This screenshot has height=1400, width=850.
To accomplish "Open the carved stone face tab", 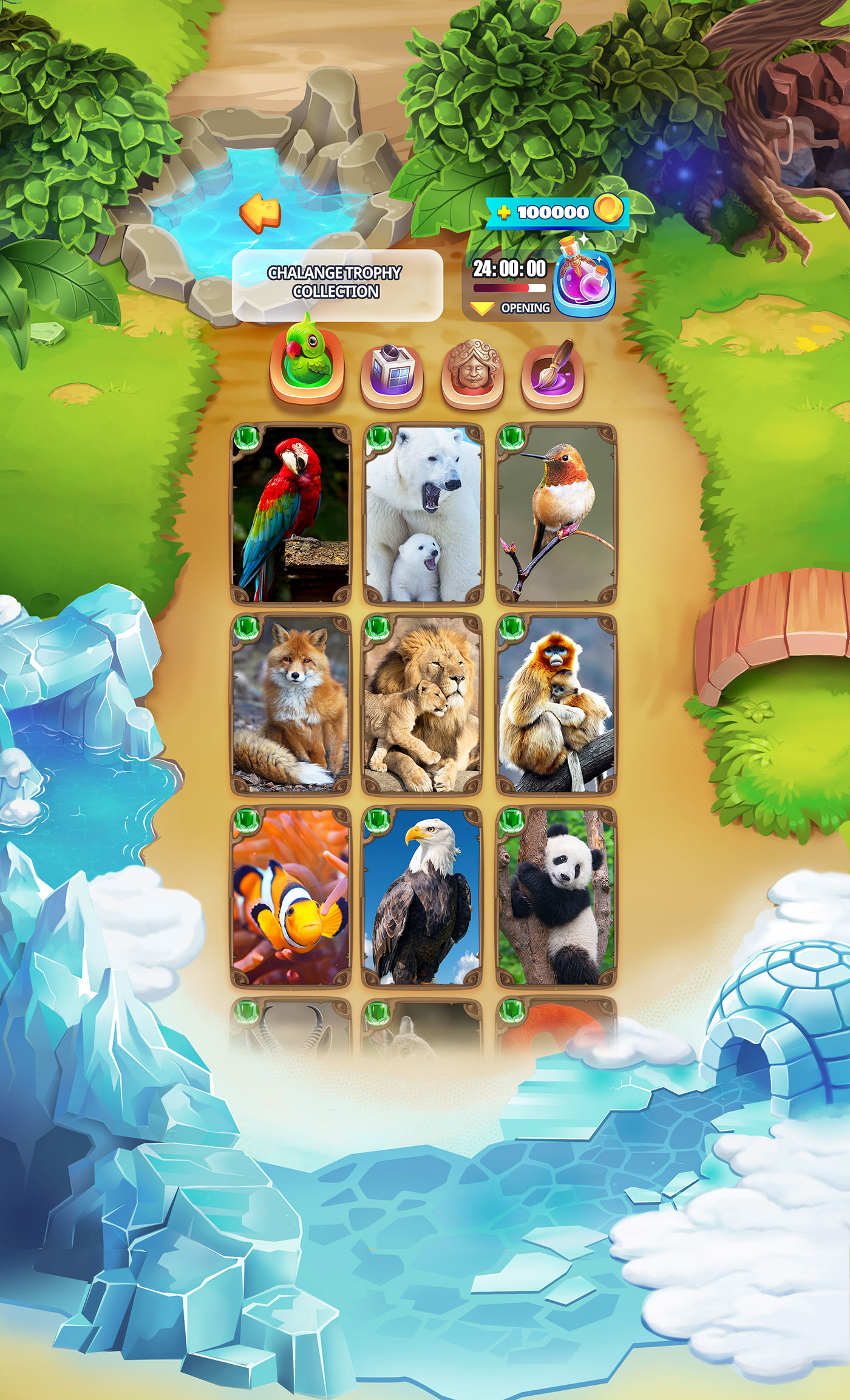I will (x=472, y=372).
